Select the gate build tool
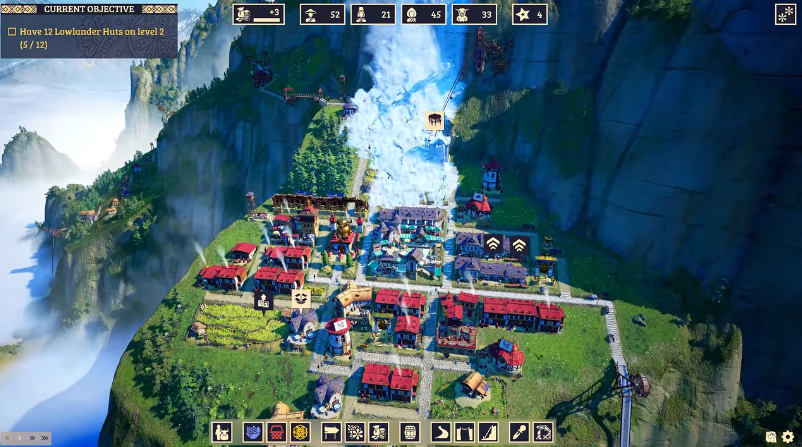Viewport: 802px width, 447px height. click(463, 433)
